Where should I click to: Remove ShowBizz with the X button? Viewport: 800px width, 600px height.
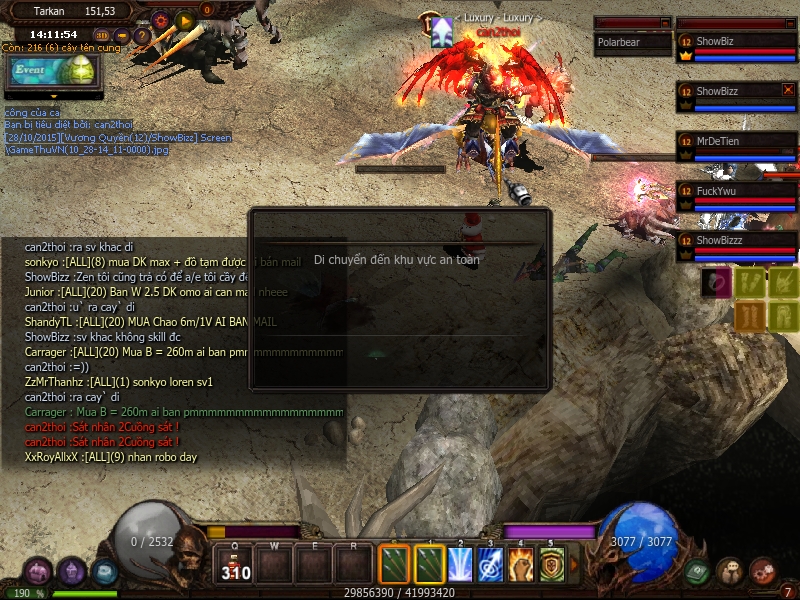[x=788, y=91]
